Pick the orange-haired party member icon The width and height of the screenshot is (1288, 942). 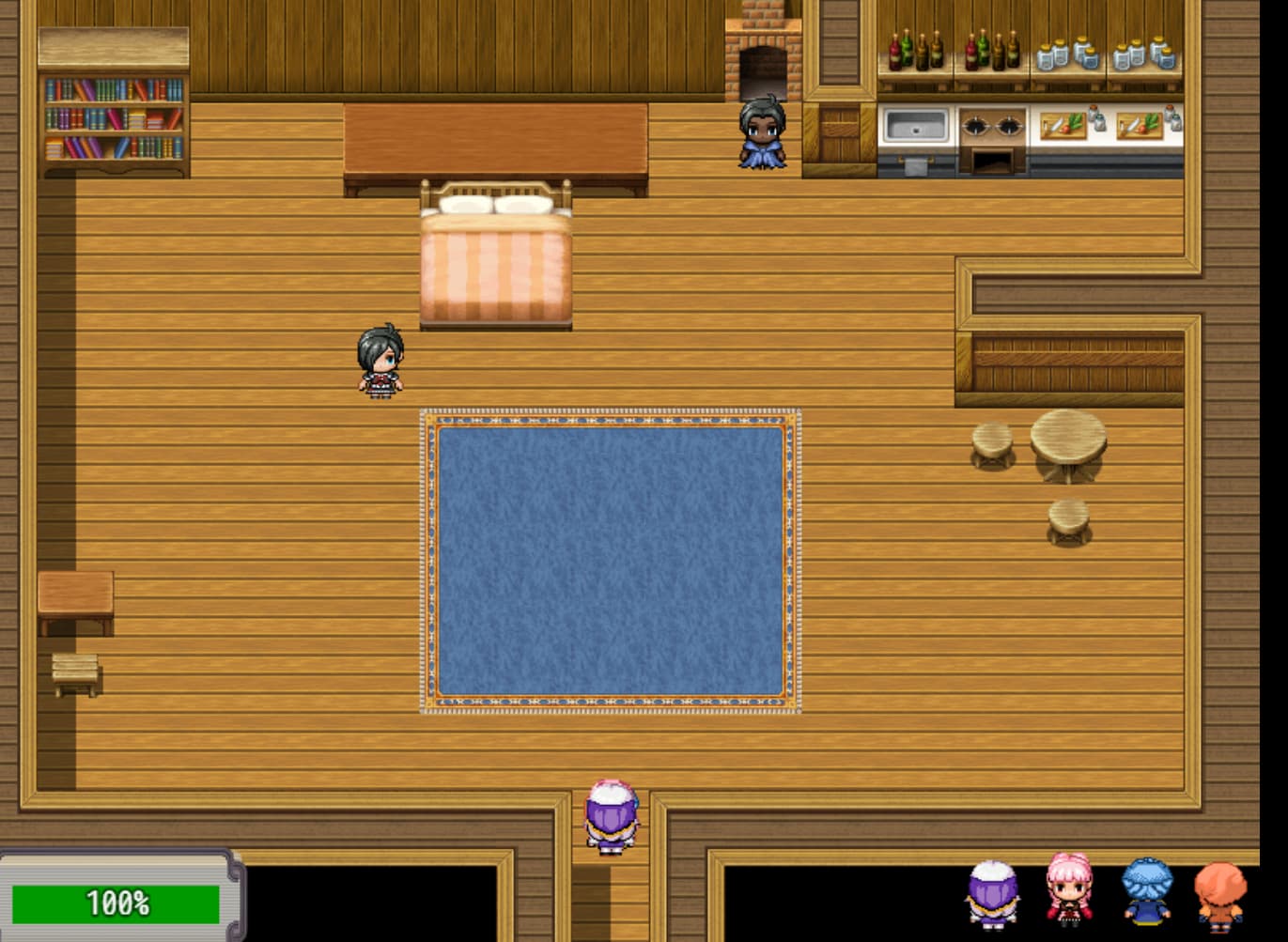[1220, 895]
